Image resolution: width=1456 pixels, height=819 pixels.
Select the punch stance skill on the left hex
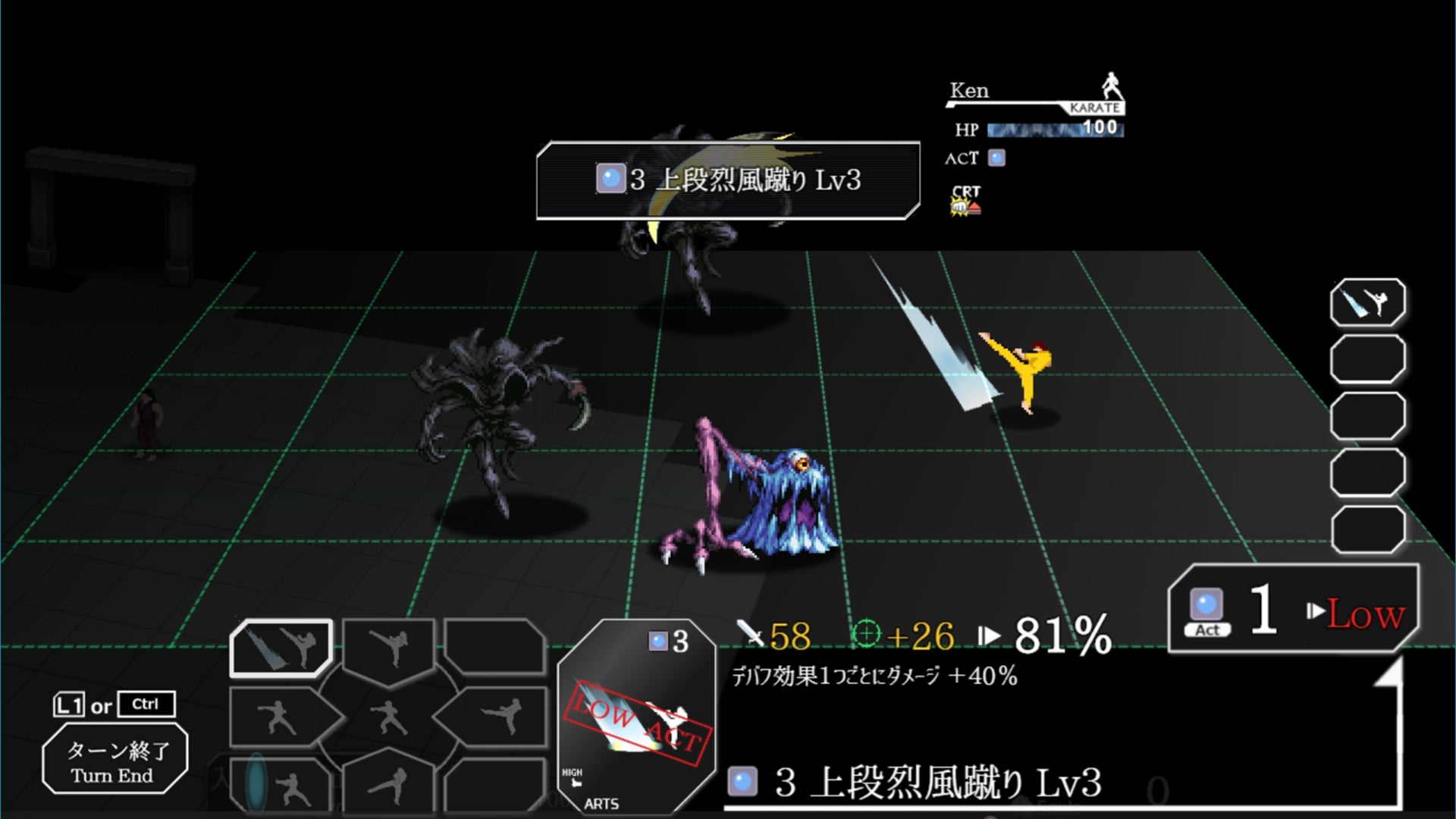[x=273, y=717]
